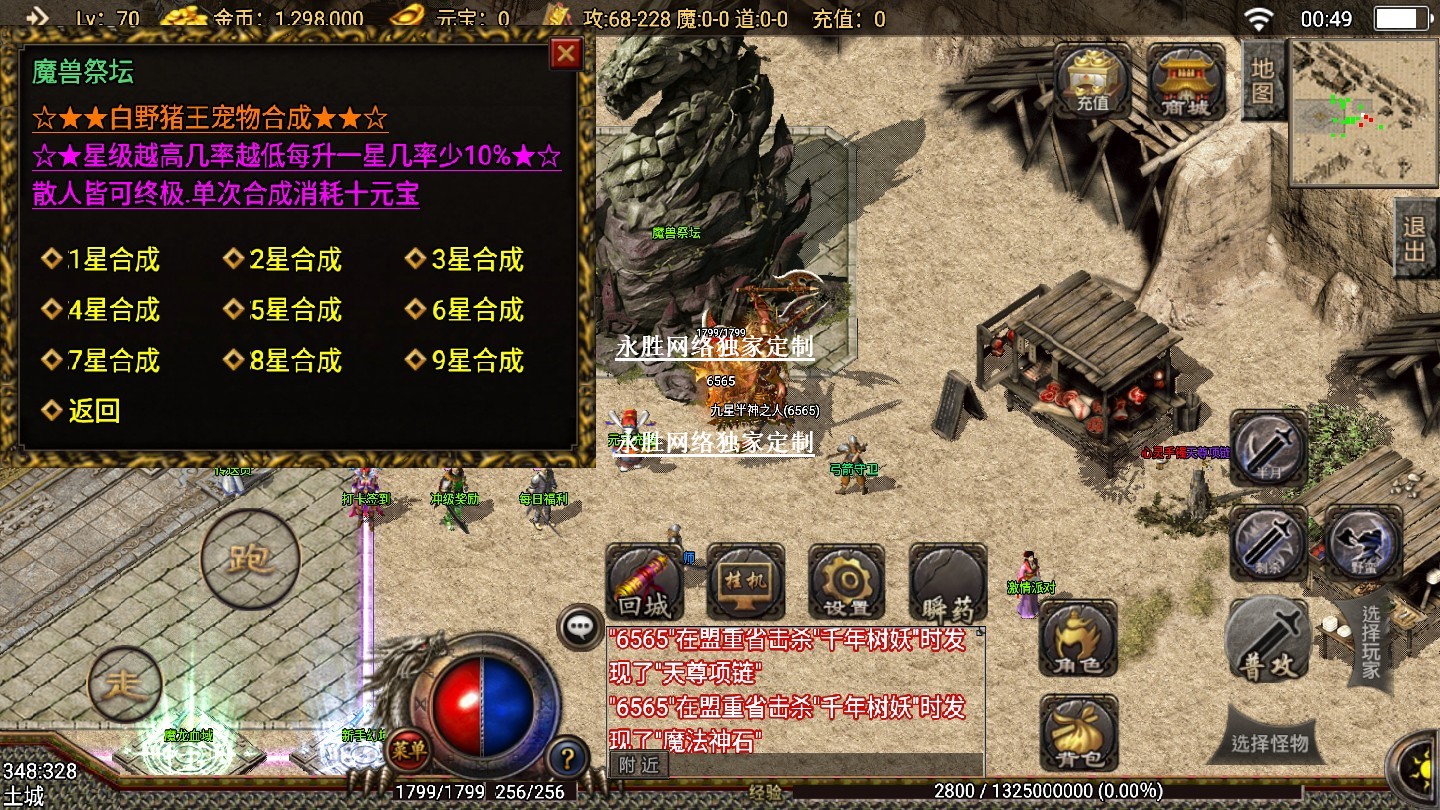The width and height of the screenshot is (1440, 810).
Task: Open the 充值 recharge shop
Action: pyautogui.click(x=1092, y=80)
